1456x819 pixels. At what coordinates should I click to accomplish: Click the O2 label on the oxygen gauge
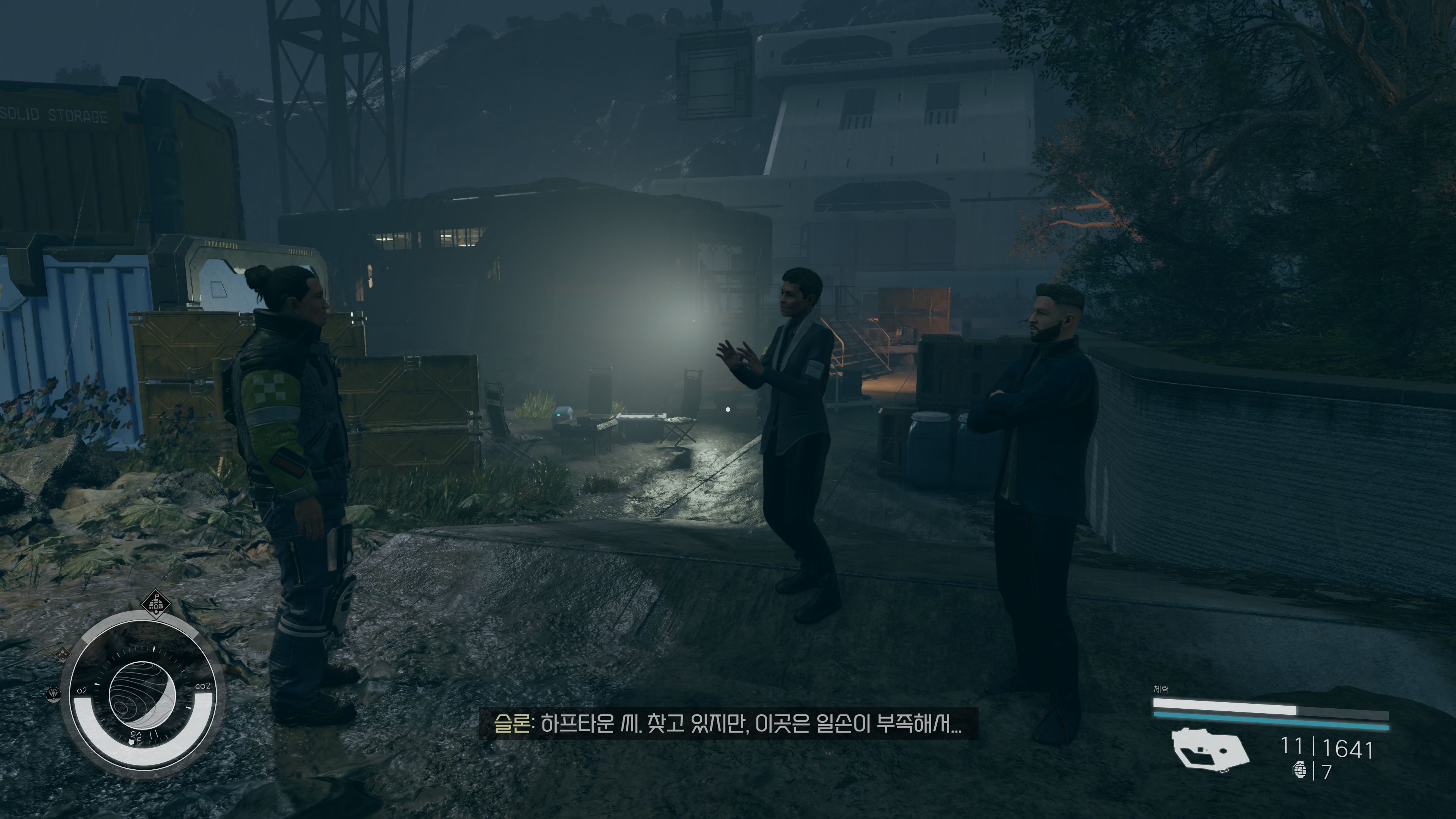83,691
